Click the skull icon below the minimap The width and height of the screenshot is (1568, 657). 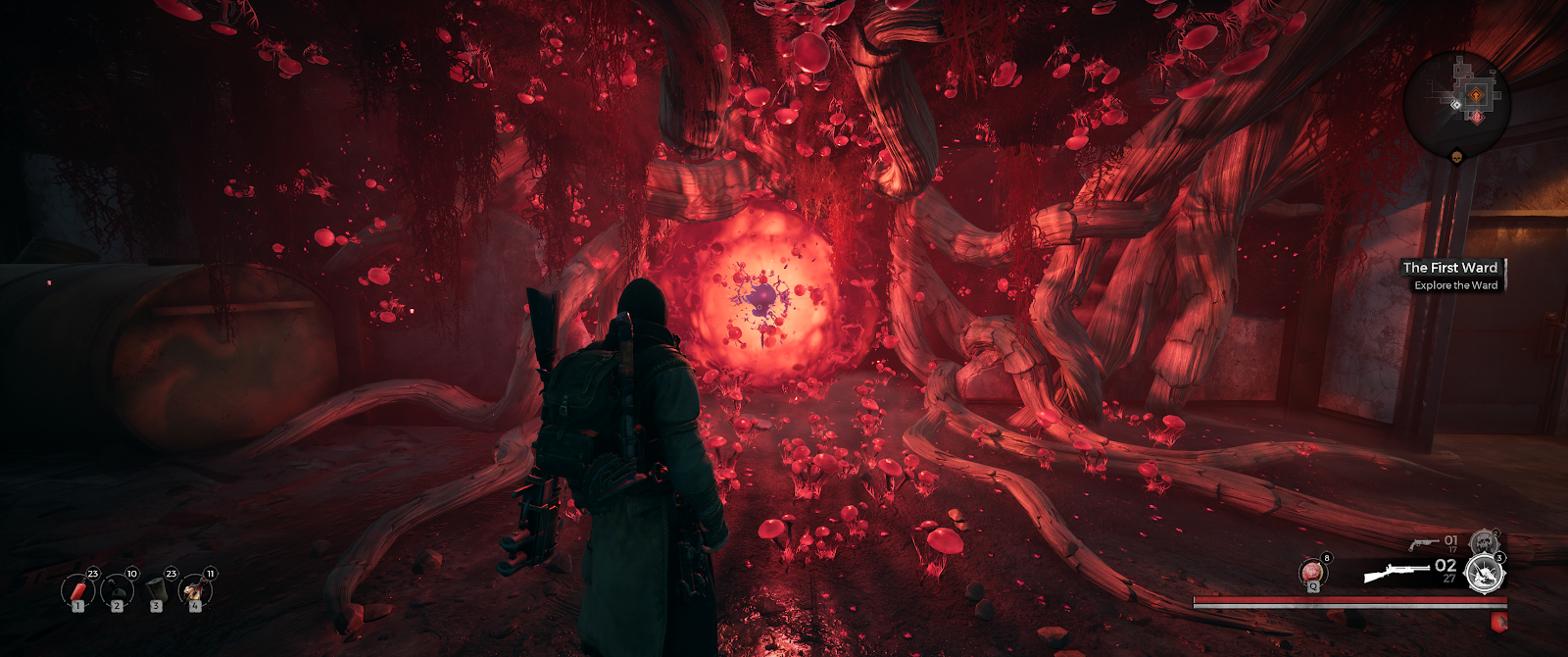click(1456, 157)
